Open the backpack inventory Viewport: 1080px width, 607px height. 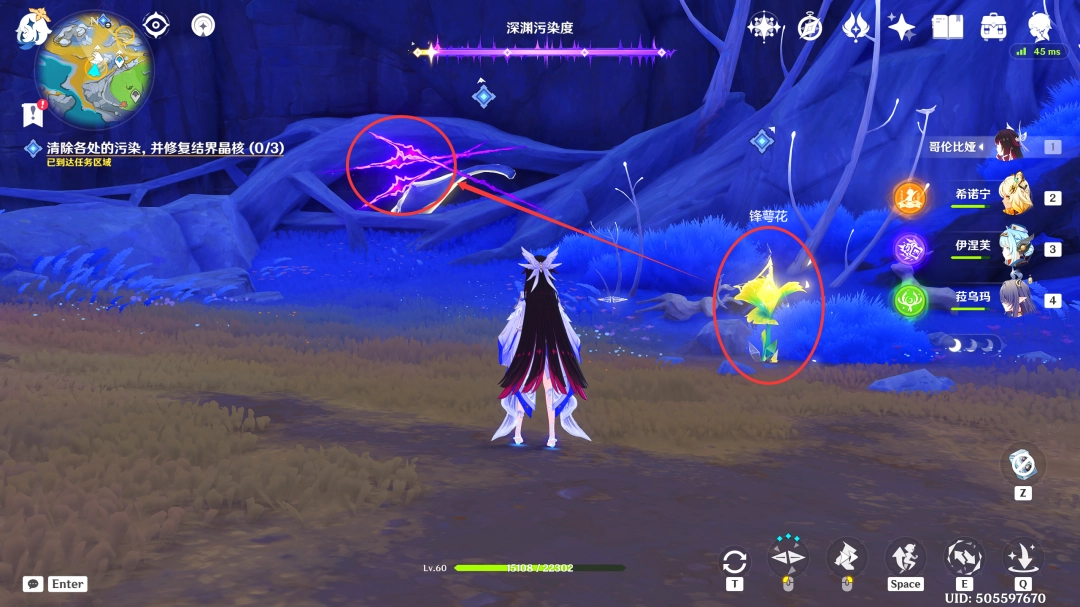[x=993, y=27]
